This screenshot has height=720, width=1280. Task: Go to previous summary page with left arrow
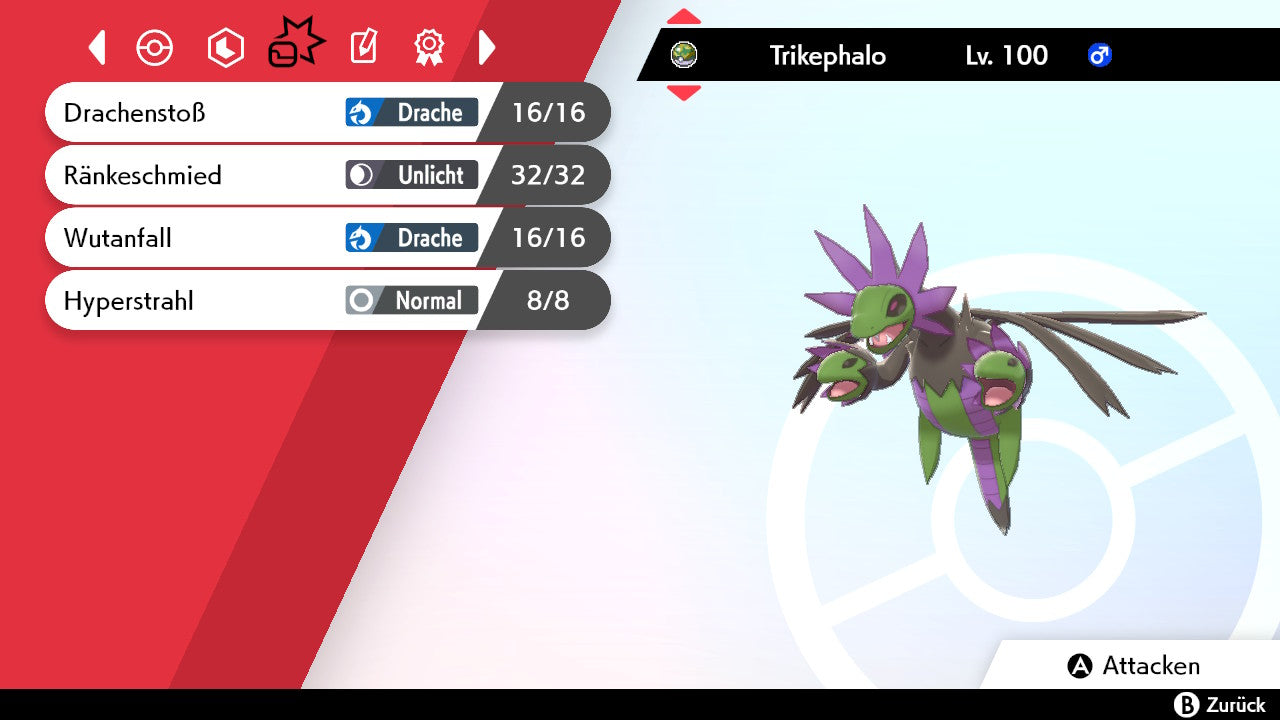pyautogui.click(x=97, y=48)
